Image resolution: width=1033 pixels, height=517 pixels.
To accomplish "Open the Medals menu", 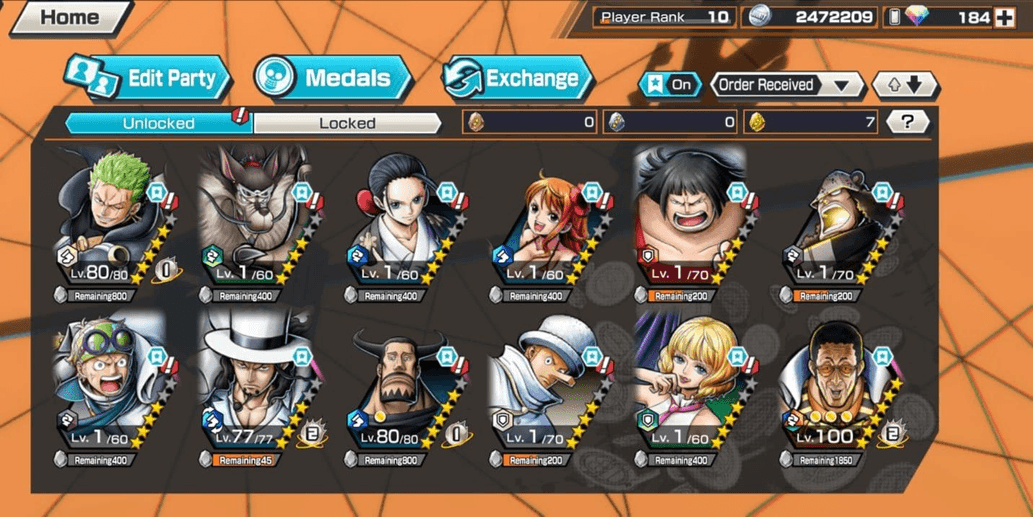I will point(333,78).
